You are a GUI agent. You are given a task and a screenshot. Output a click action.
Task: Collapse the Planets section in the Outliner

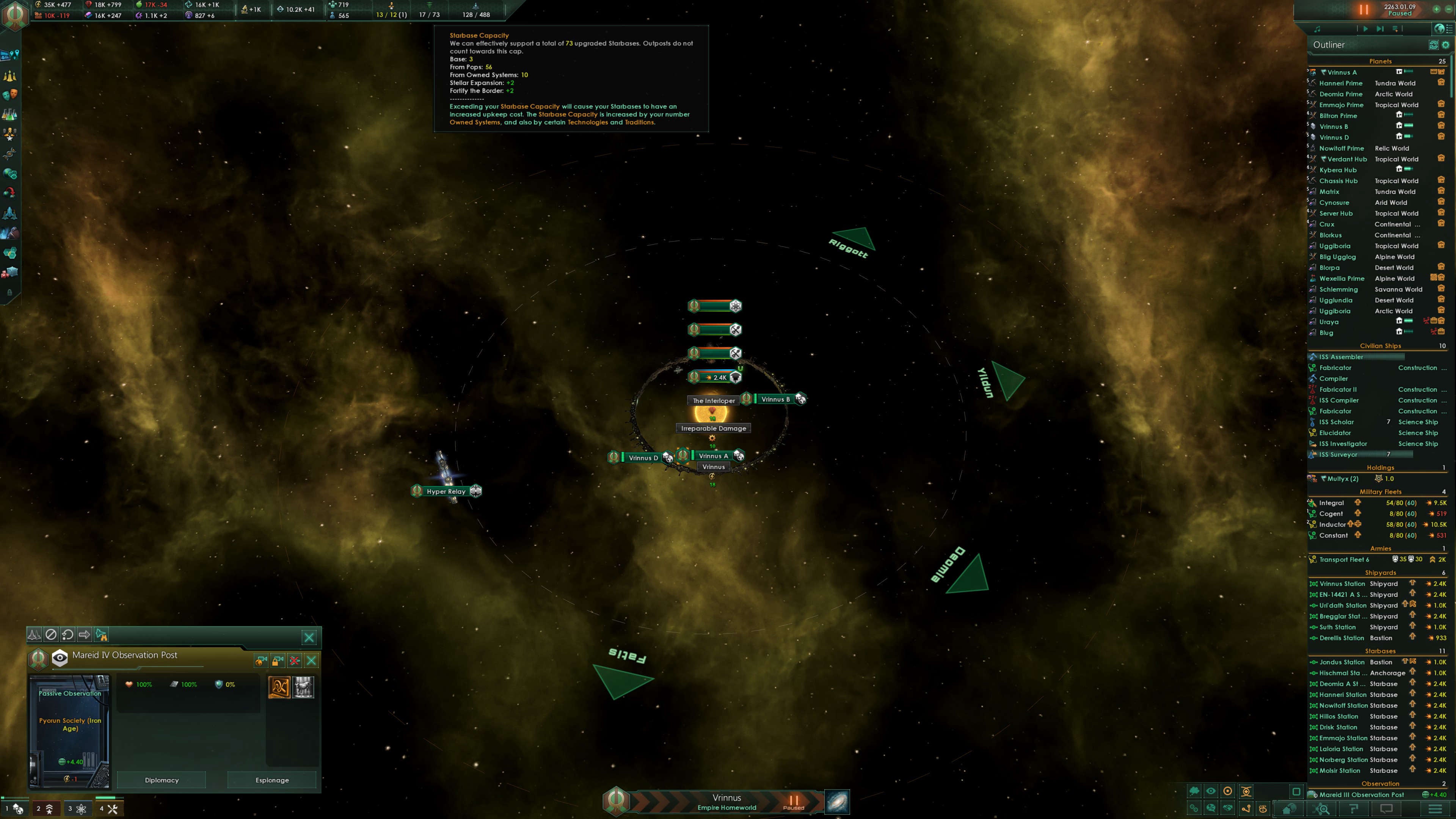pyautogui.click(x=1381, y=61)
